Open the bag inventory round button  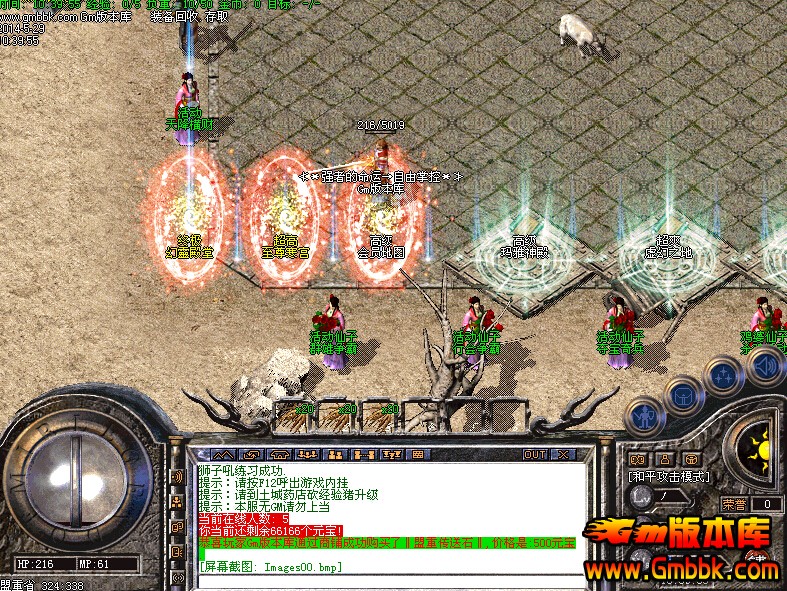(683, 393)
